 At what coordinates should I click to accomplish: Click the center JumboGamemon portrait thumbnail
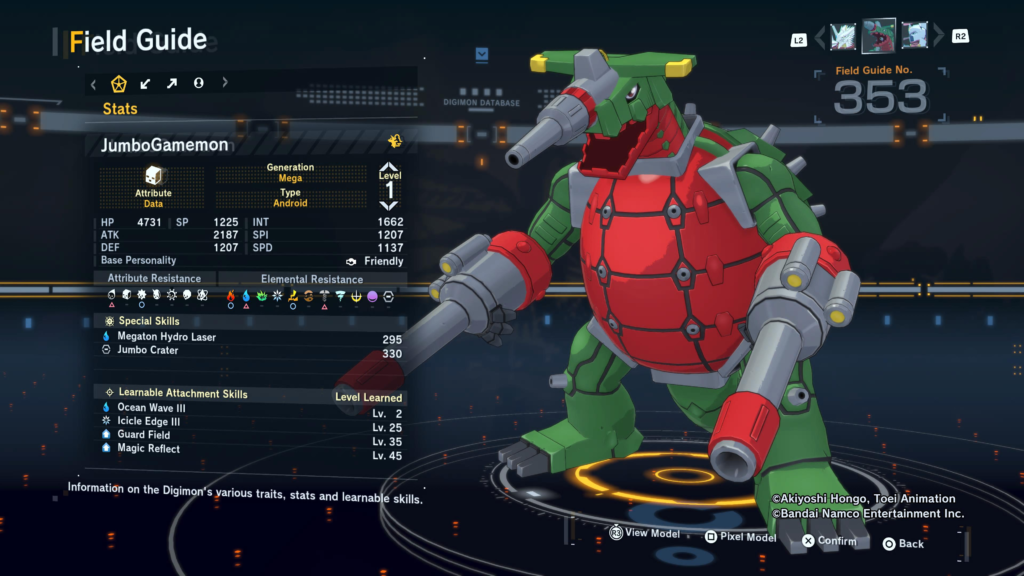coord(879,37)
